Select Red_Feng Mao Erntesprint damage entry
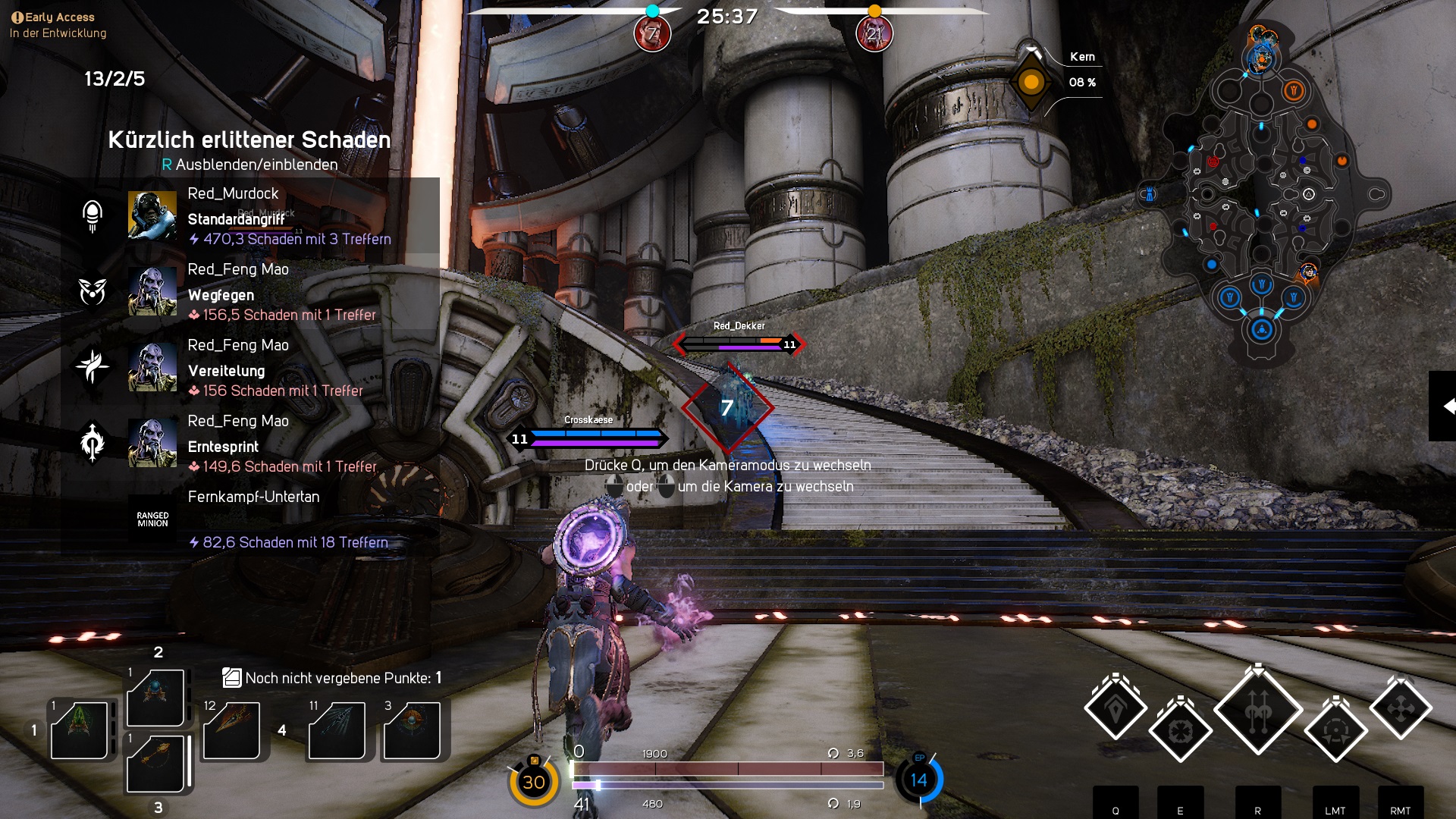Screen dimensions: 1456x819 [x=250, y=444]
